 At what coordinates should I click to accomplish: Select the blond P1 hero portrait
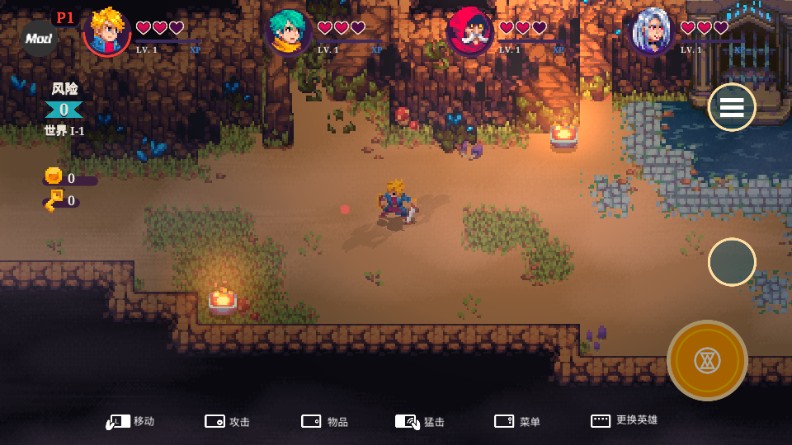(x=106, y=32)
